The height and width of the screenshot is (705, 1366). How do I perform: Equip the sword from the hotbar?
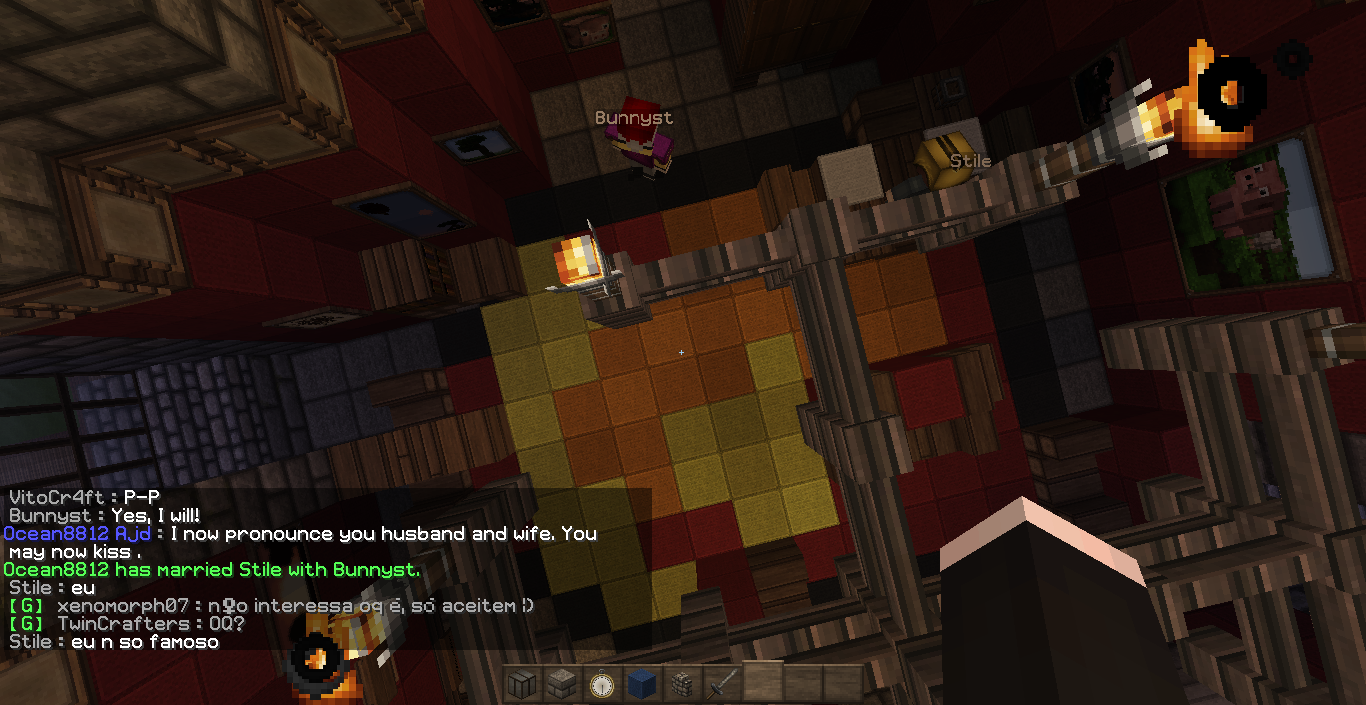click(x=722, y=685)
